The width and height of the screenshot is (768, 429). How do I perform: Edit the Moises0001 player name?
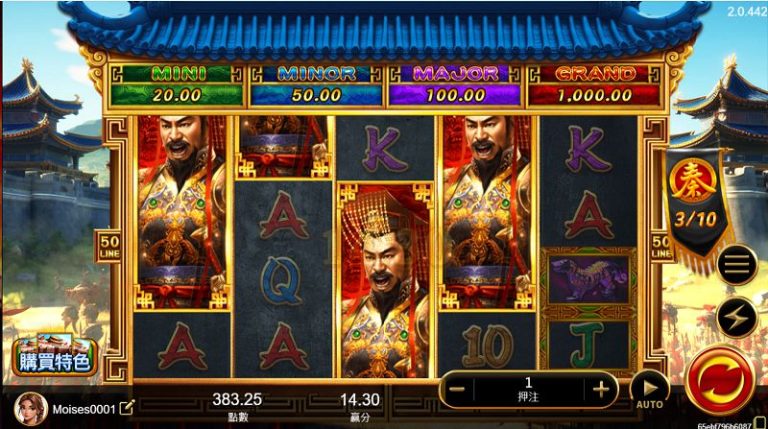(128, 407)
